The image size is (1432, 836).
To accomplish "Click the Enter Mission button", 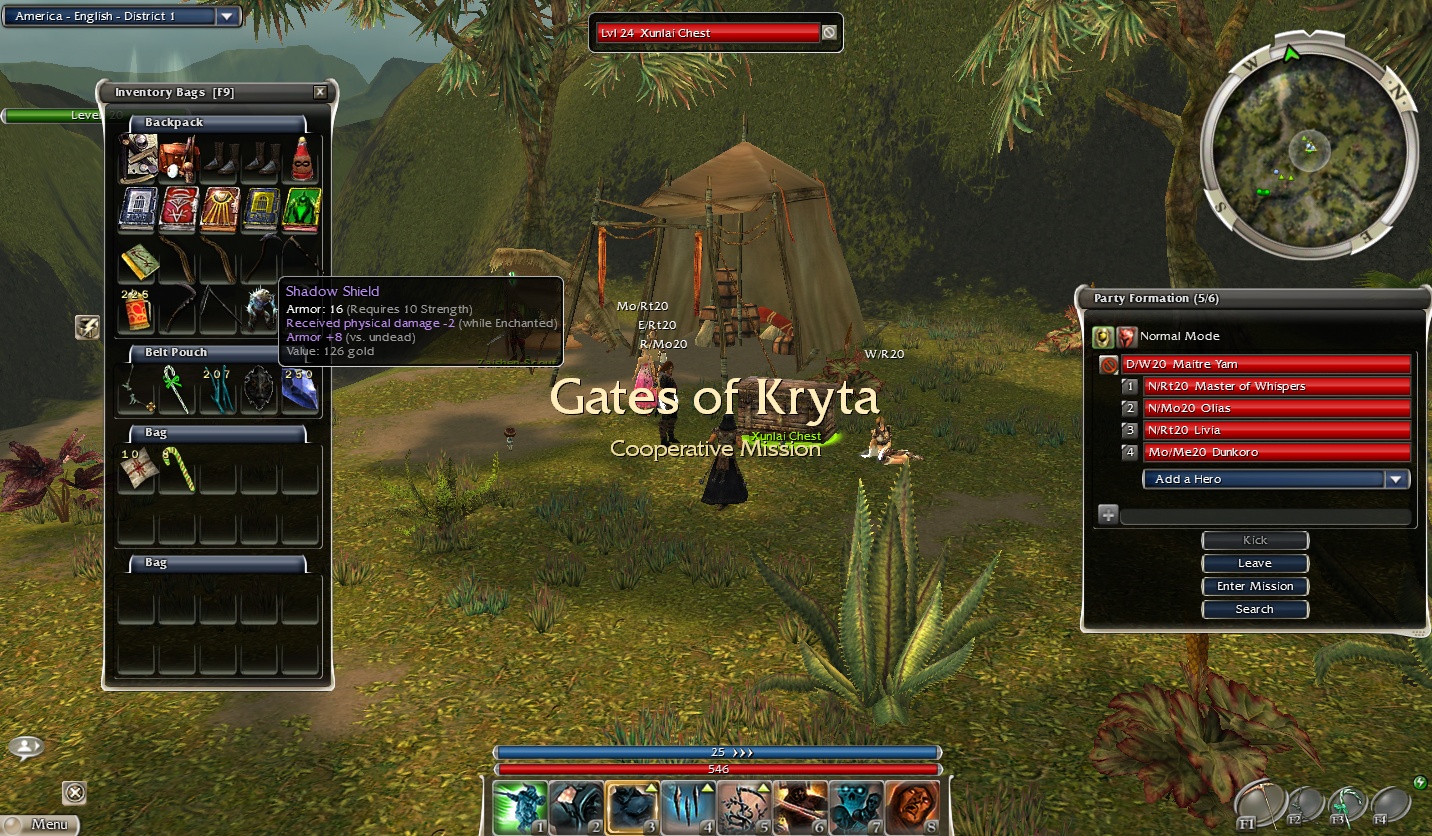I will (1255, 586).
